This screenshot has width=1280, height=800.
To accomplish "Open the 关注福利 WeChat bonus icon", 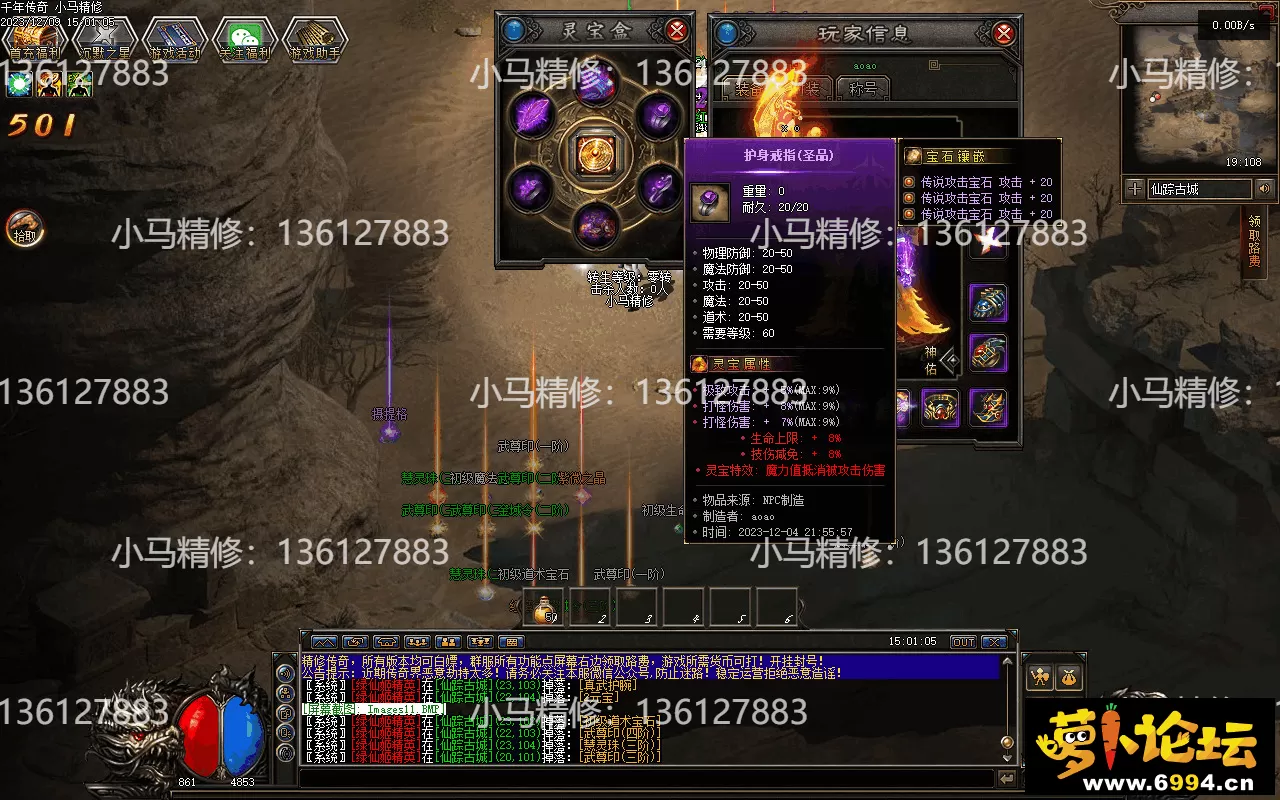I will coord(244,41).
